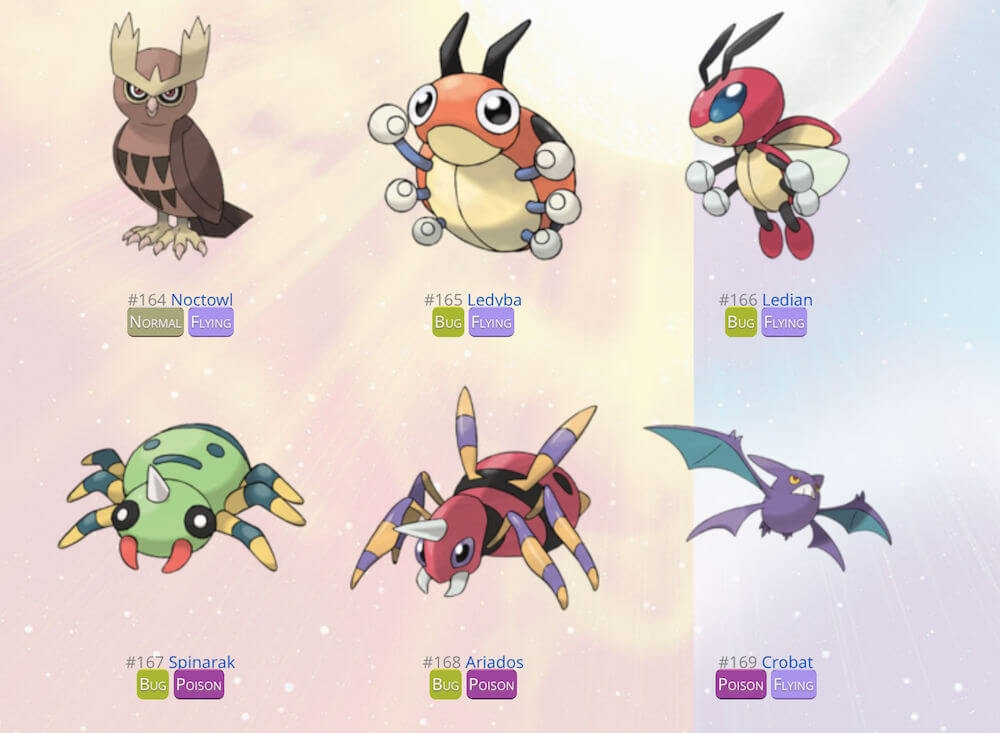Open the Flying type badge under Ledian
Image resolution: width=1000 pixels, height=733 pixels.
pyautogui.click(x=784, y=322)
